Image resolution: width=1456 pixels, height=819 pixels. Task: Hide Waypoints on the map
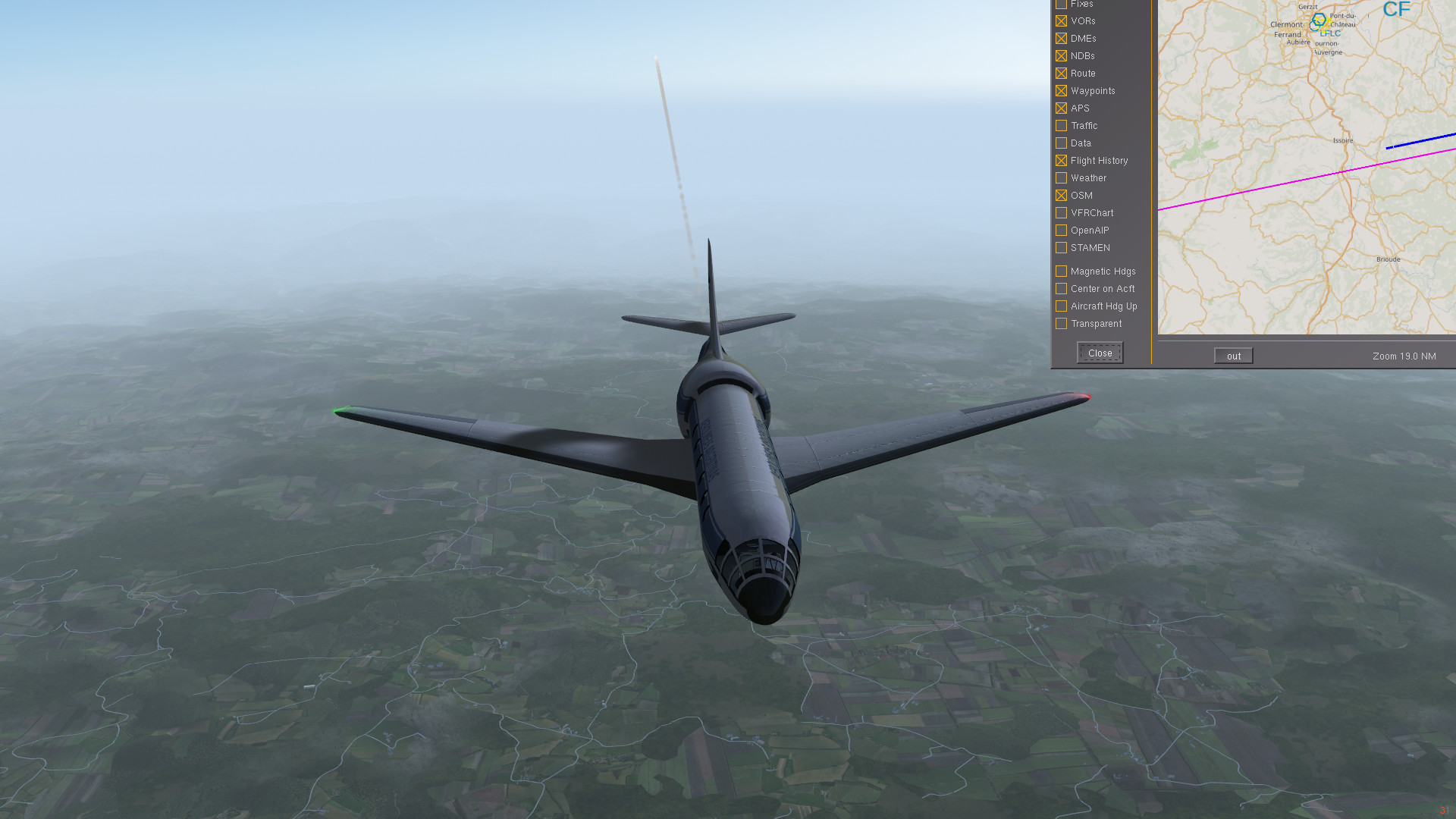click(1061, 90)
